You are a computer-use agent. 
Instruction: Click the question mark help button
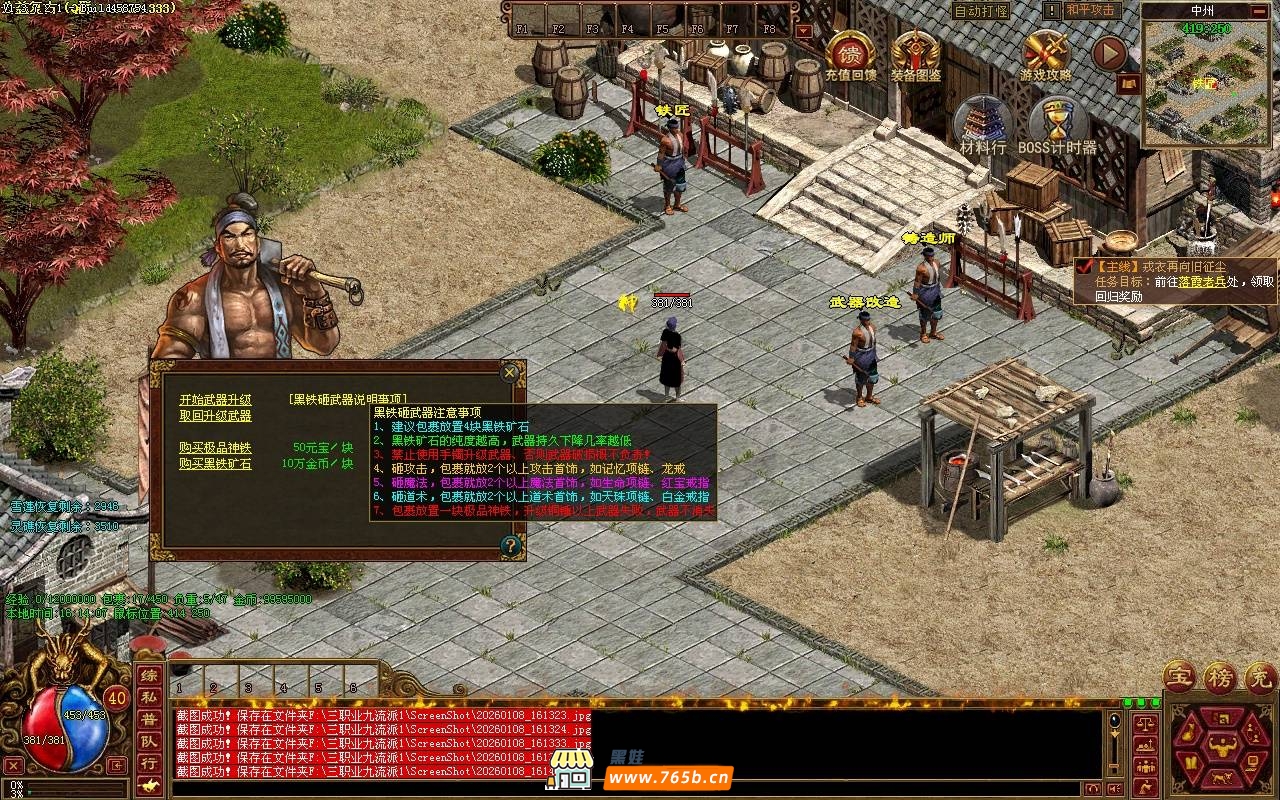[511, 545]
